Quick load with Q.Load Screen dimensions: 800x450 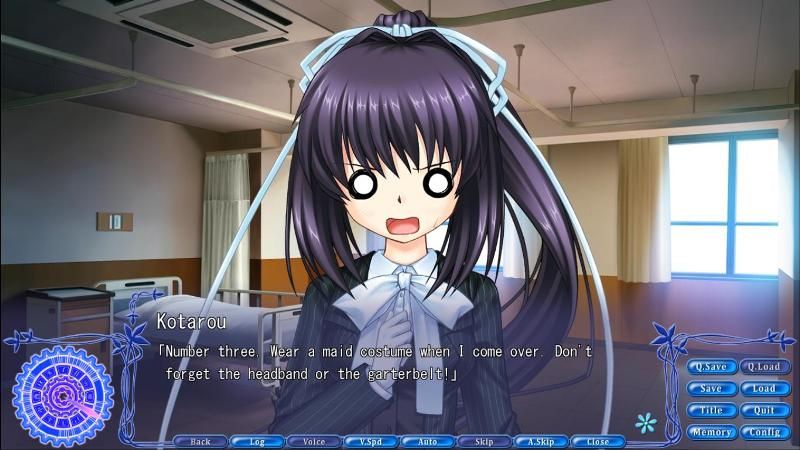pyautogui.click(x=764, y=366)
